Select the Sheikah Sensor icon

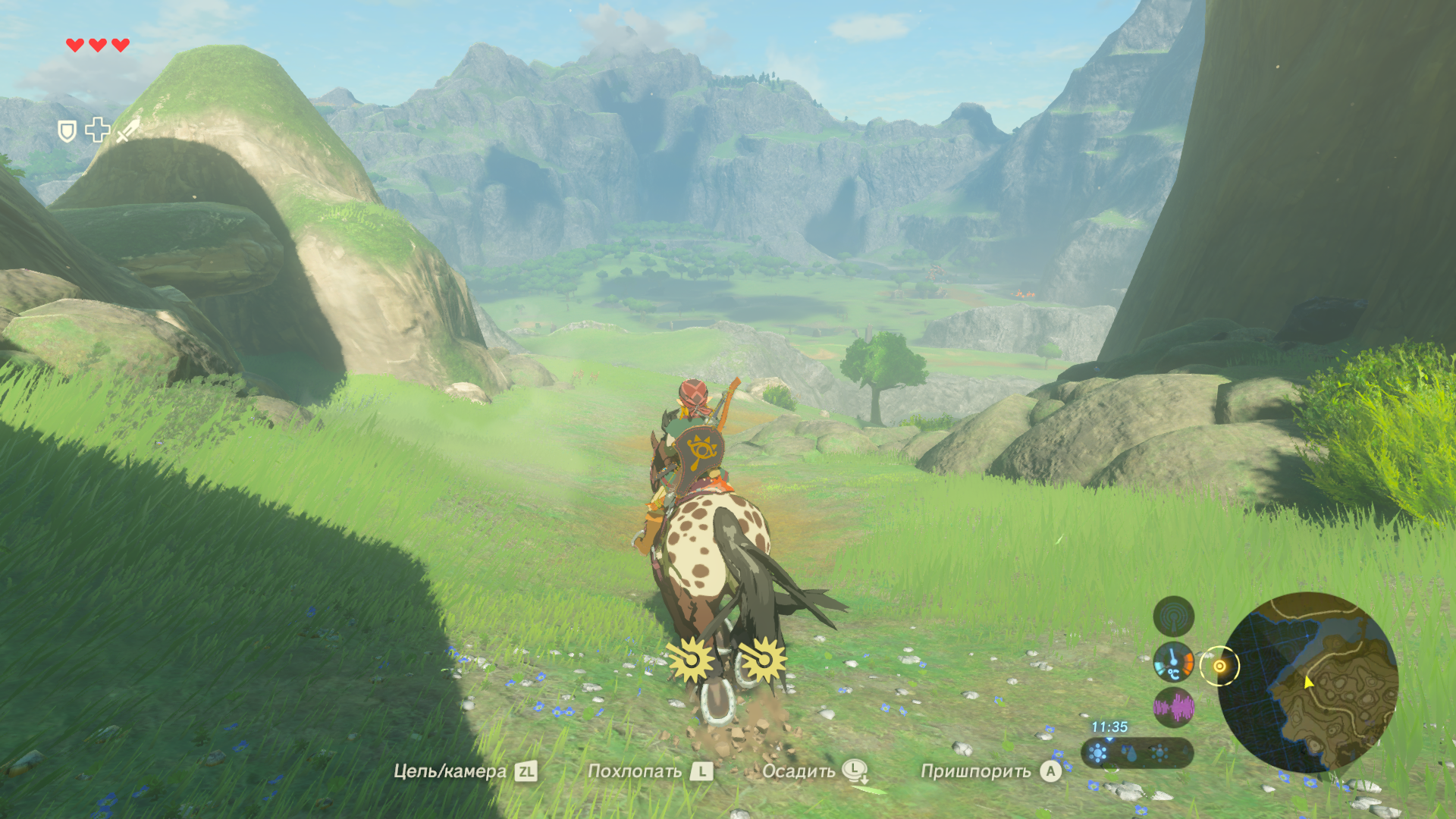(x=1173, y=616)
